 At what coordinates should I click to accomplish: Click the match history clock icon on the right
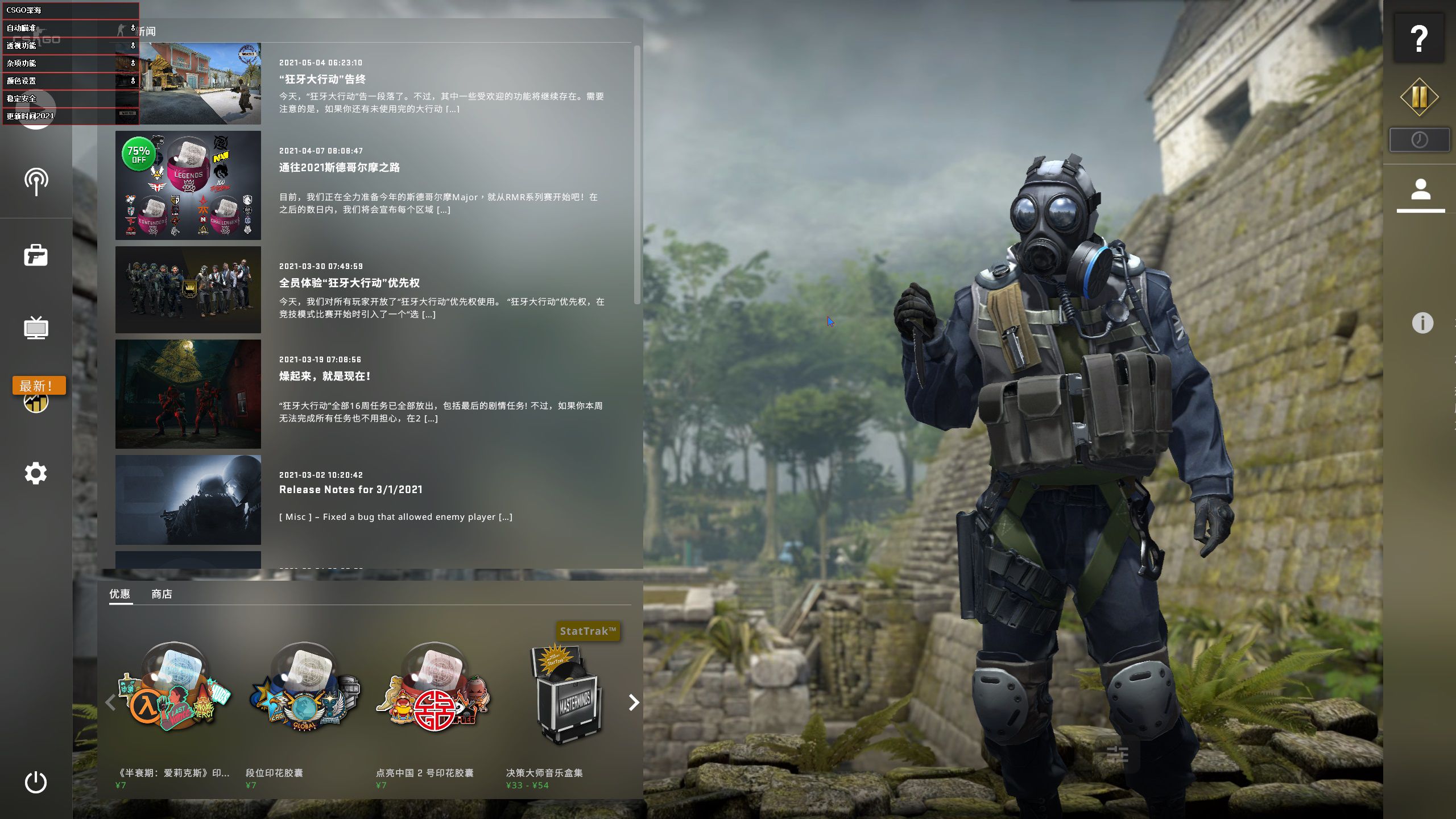(1421, 138)
